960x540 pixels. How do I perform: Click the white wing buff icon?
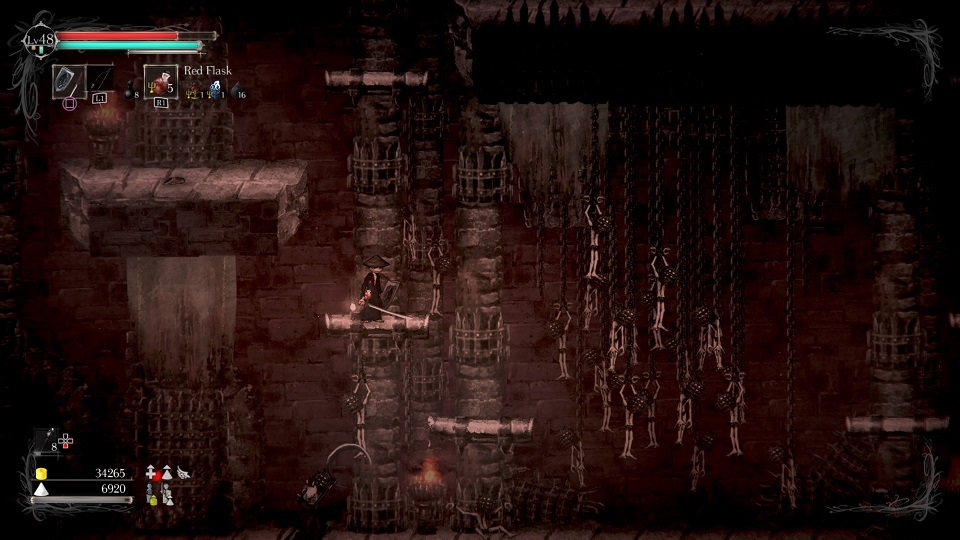(x=183, y=472)
